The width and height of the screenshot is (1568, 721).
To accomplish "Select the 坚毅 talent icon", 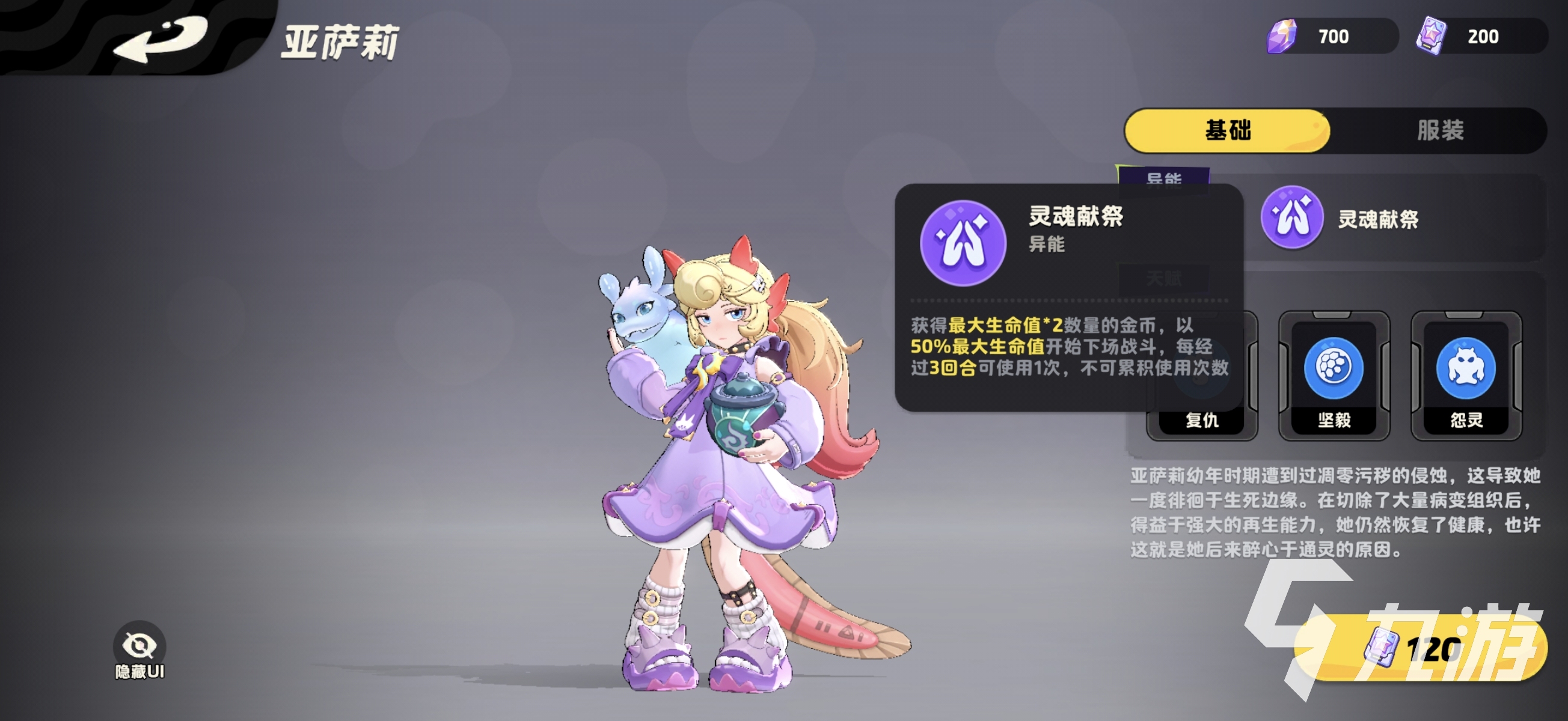I will click(1333, 368).
